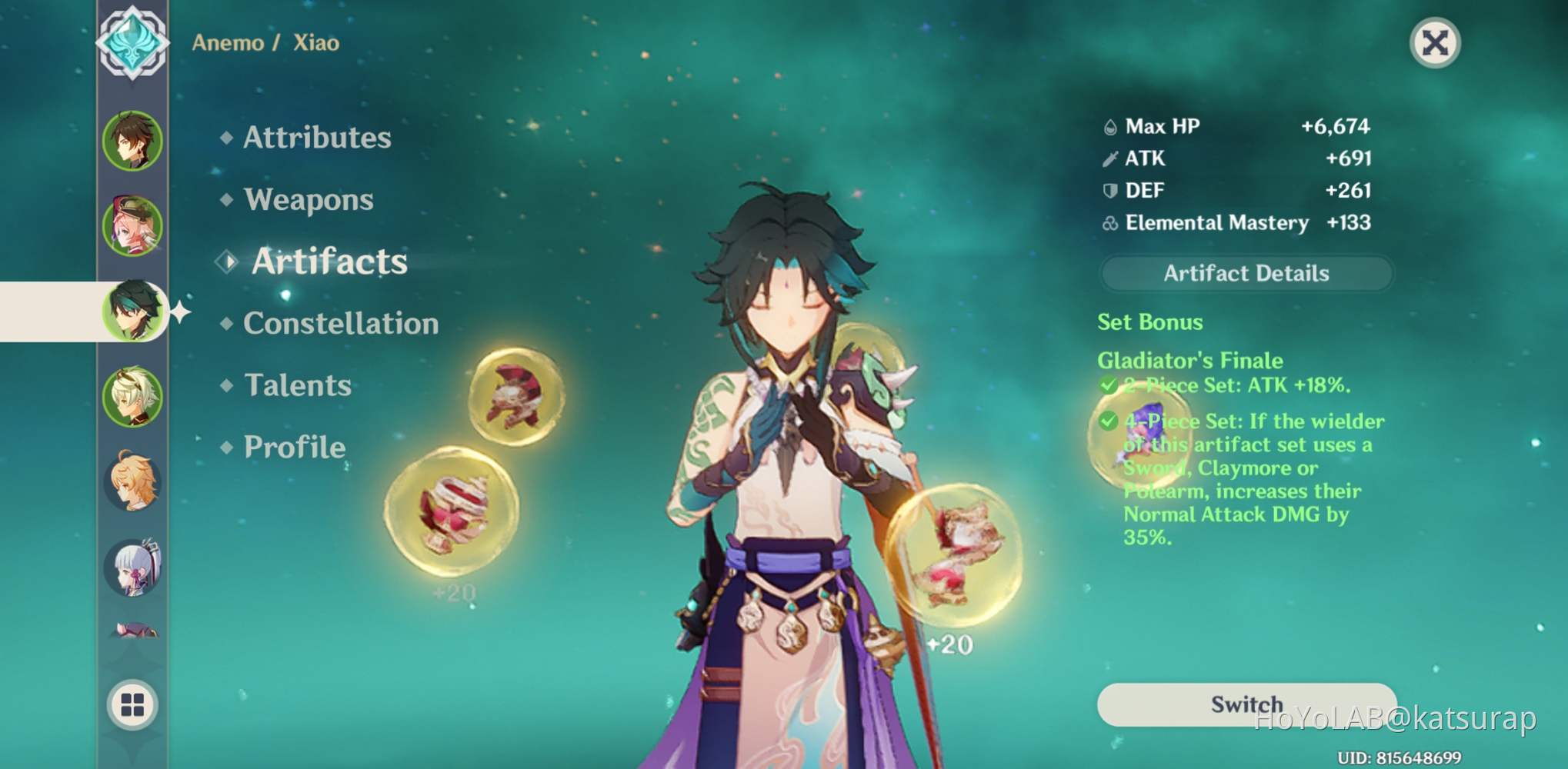Choose the red goblet artifact bubble
This screenshot has width=1568, height=769.
coord(452,512)
